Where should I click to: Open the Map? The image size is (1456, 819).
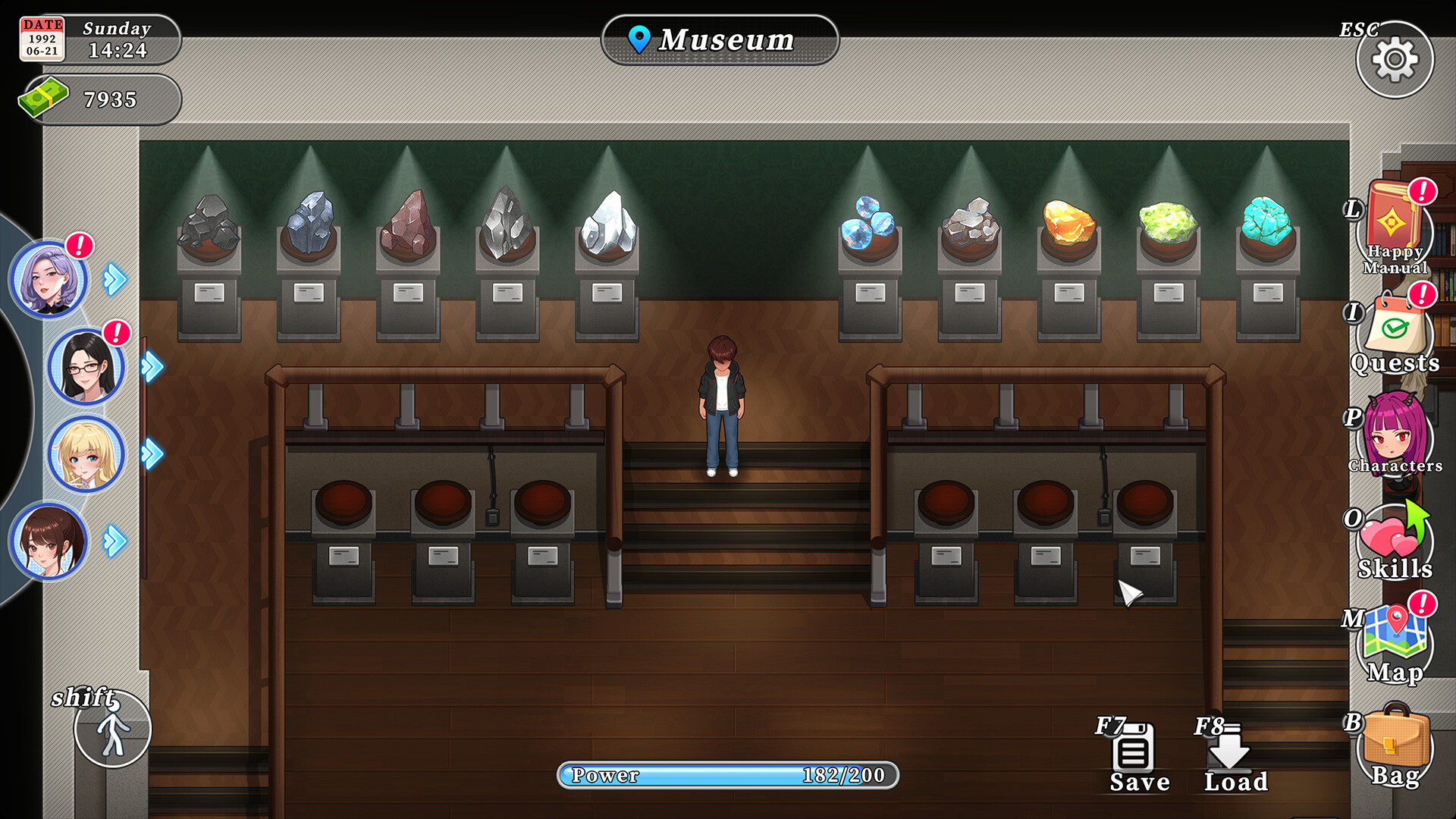[1395, 643]
